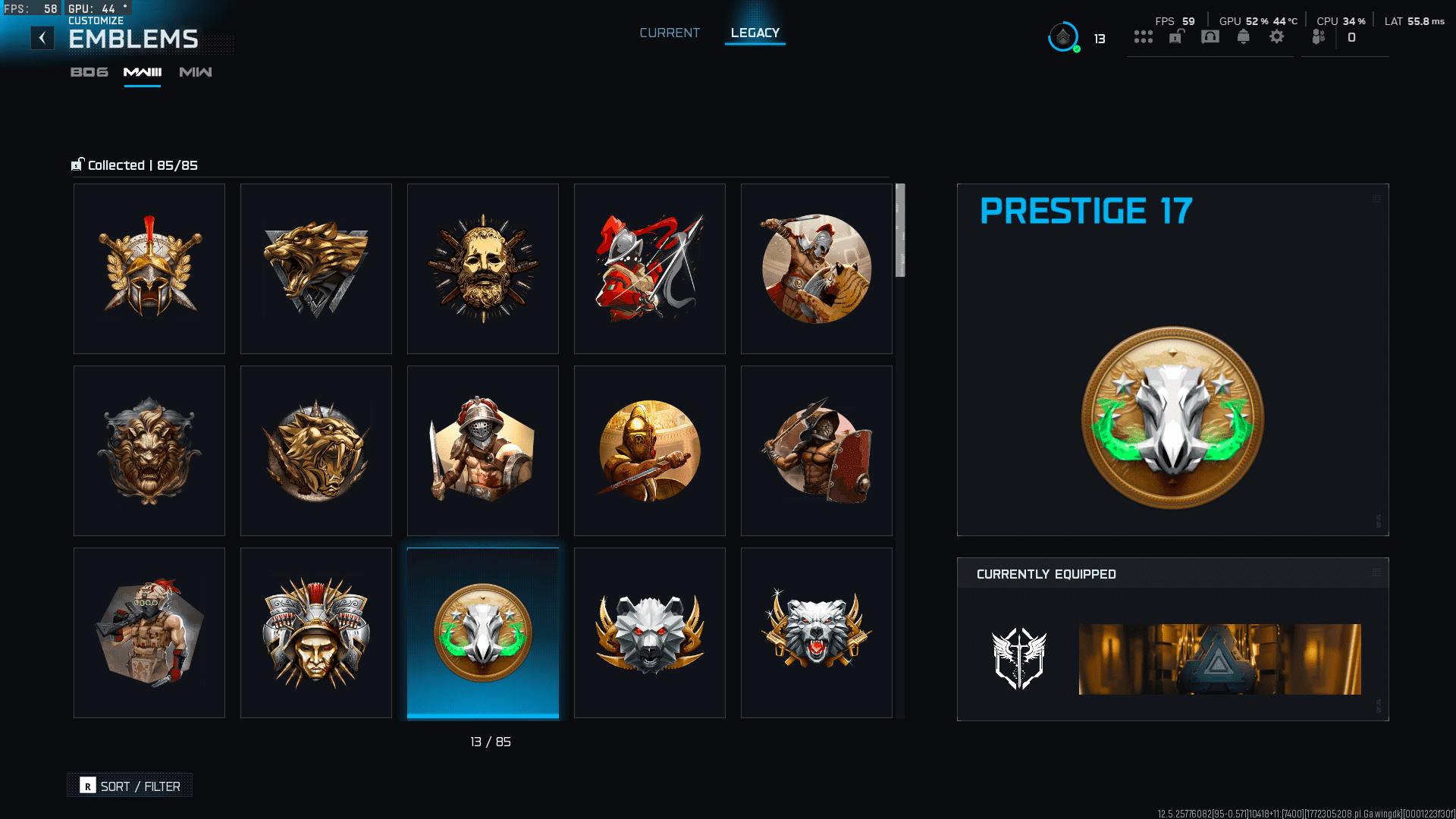Check notifications via the bell icon
The width and height of the screenshot is (1456, 819).
coord(1244,36)
